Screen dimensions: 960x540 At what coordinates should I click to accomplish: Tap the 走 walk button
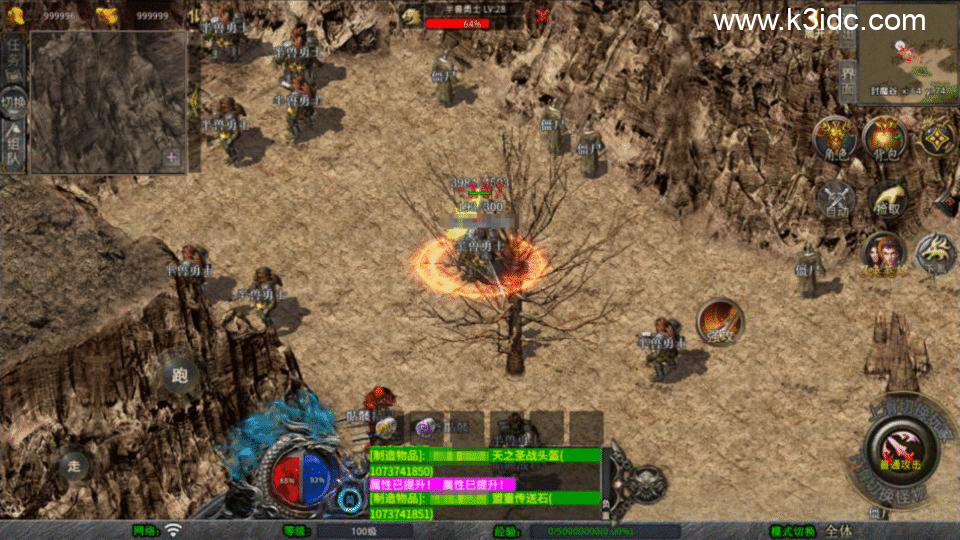pyautogui.click(x=73, y=465)
